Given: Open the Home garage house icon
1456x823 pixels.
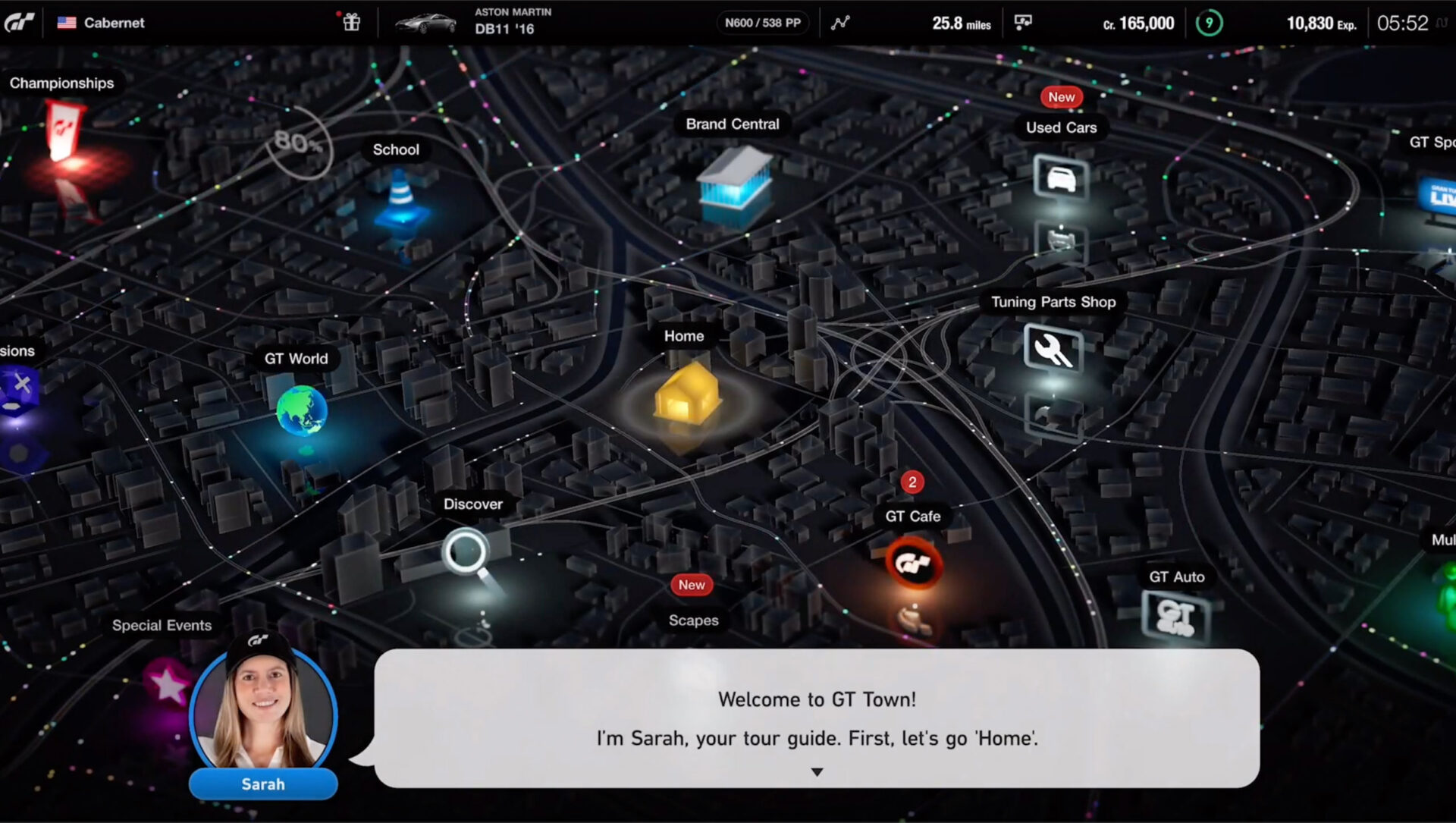Looking at the screenshot, I should pyautogui.click(x=686, y=394).
